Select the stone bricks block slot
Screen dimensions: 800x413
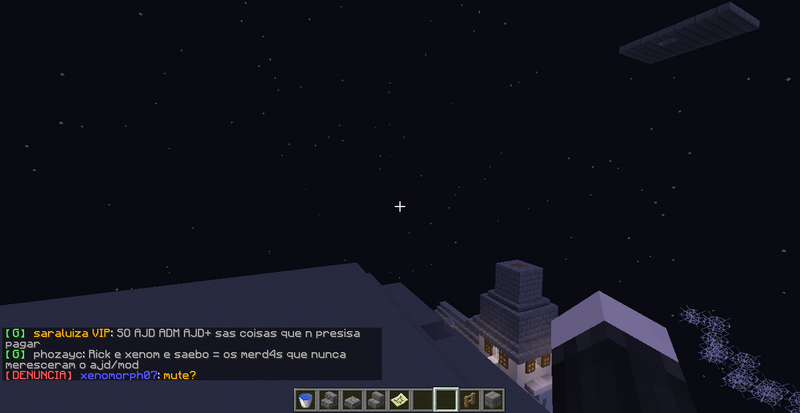click(491, 400)
